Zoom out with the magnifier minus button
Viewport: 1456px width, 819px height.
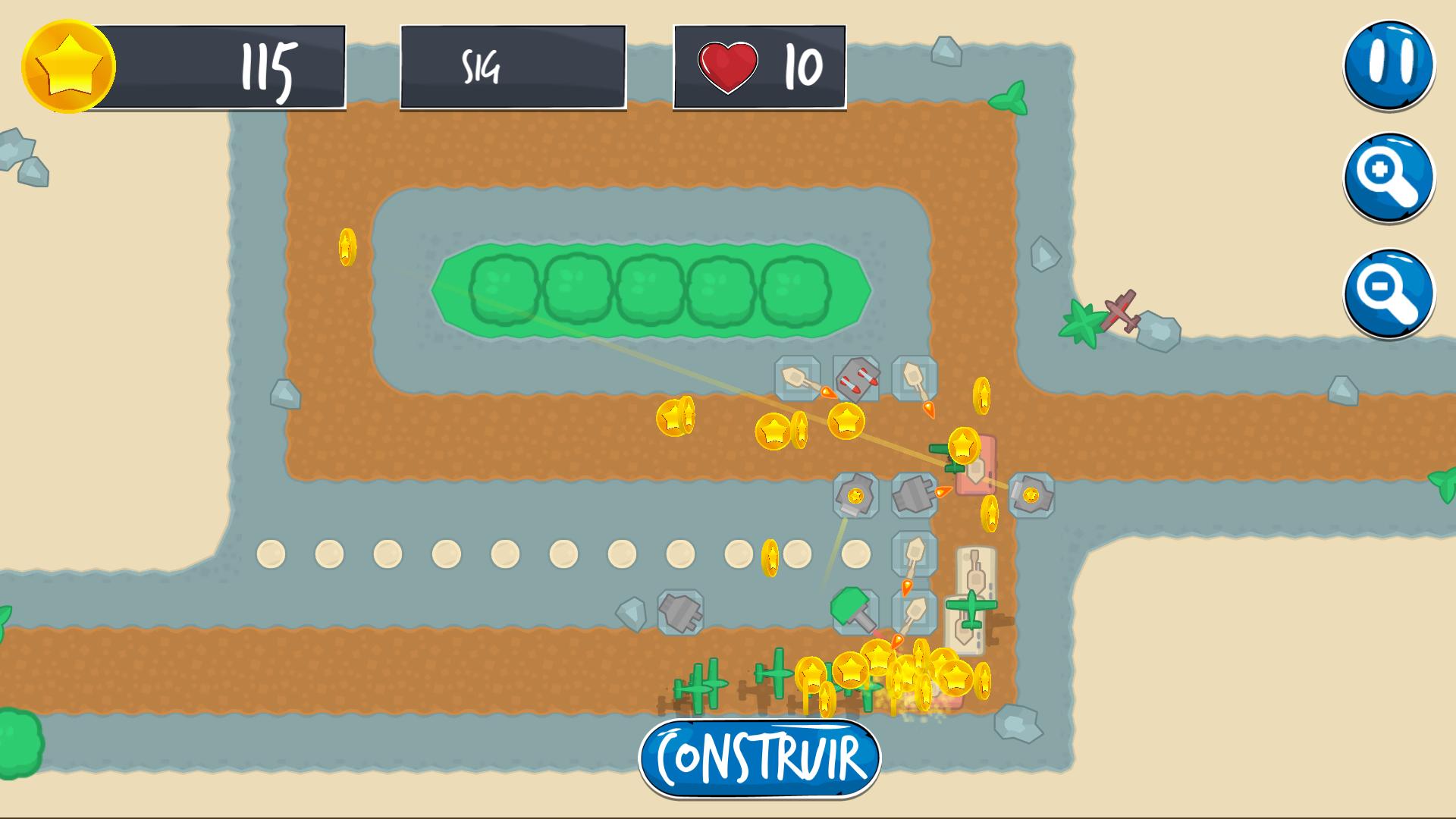[1389, 293]
